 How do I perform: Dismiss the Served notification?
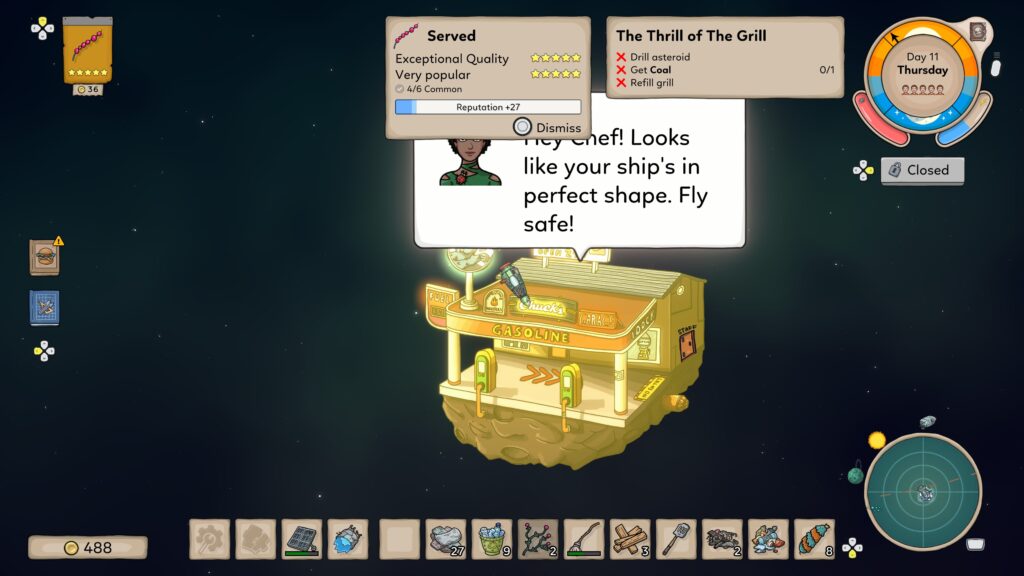(x=547, y=127)
